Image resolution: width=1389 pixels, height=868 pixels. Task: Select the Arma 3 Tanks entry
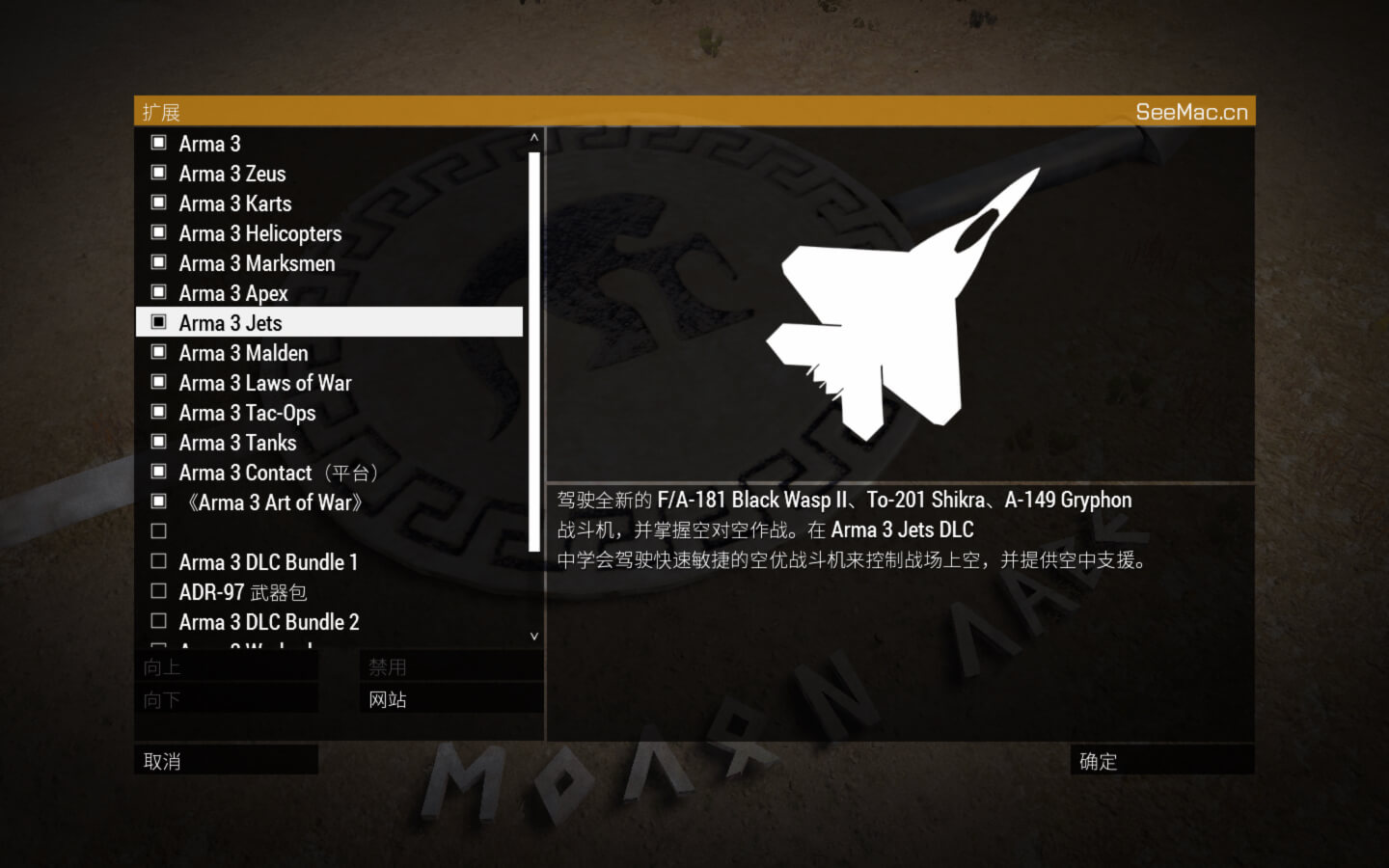[237, 442]
